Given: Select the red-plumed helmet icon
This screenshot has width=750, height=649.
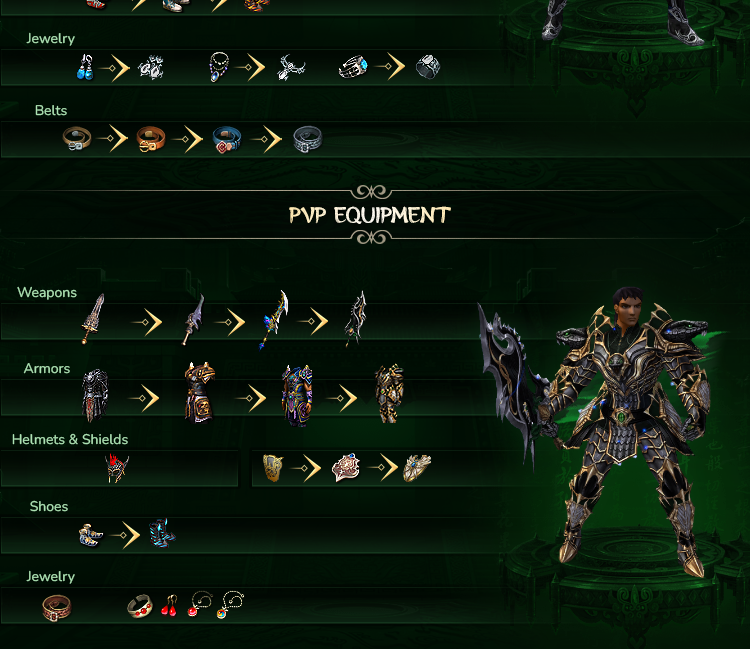Looking at the screenshot, I should pos(118,468).
